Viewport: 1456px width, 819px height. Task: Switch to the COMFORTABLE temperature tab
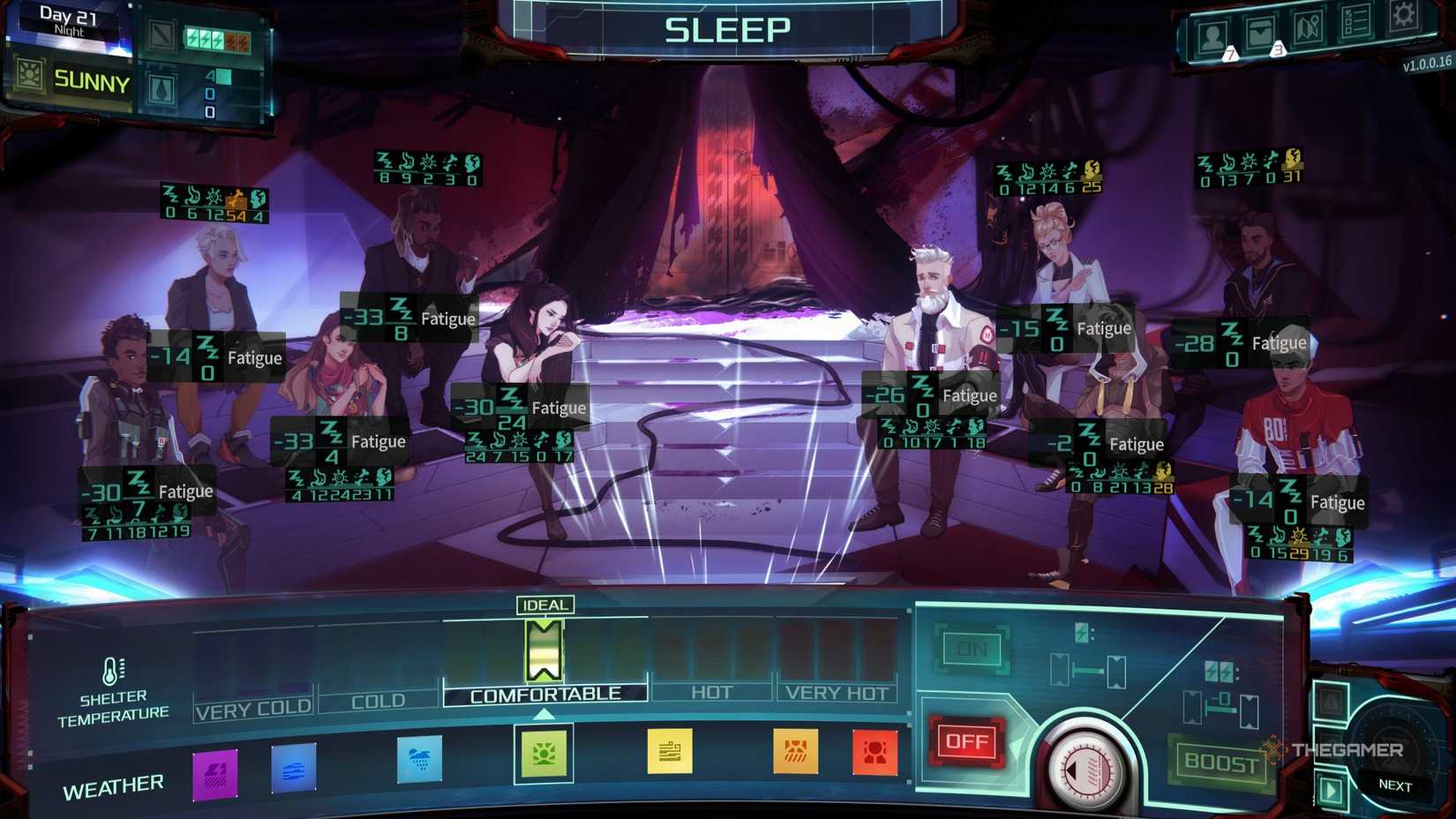click(544, 693)
